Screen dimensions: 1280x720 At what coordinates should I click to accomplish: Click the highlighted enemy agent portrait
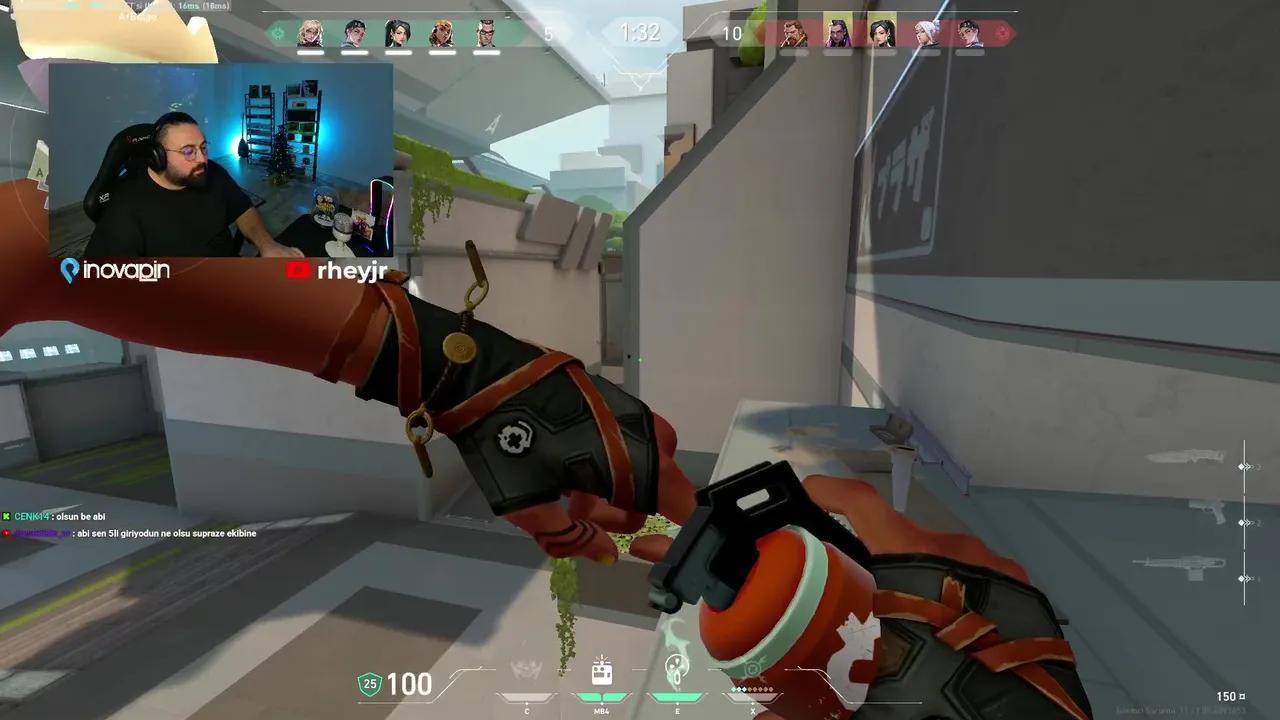[x=840, y=33]
